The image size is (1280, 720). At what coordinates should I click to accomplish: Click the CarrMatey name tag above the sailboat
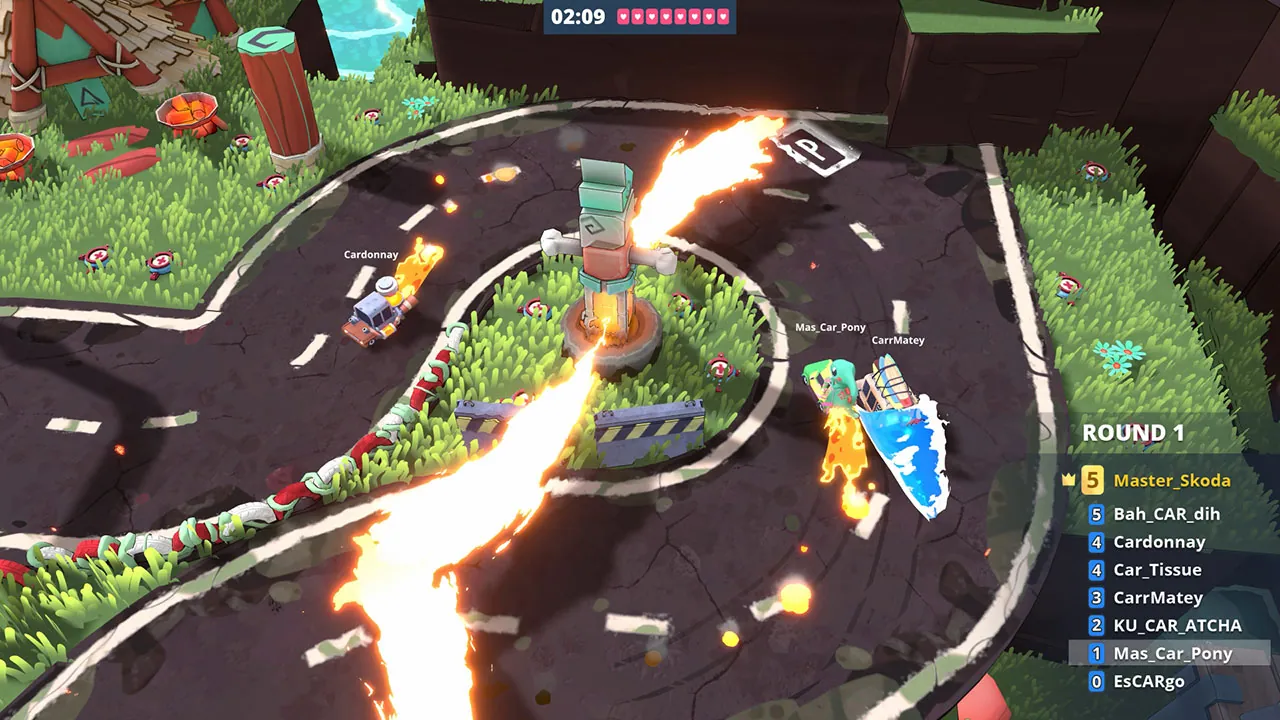click(x=896, y=340)
